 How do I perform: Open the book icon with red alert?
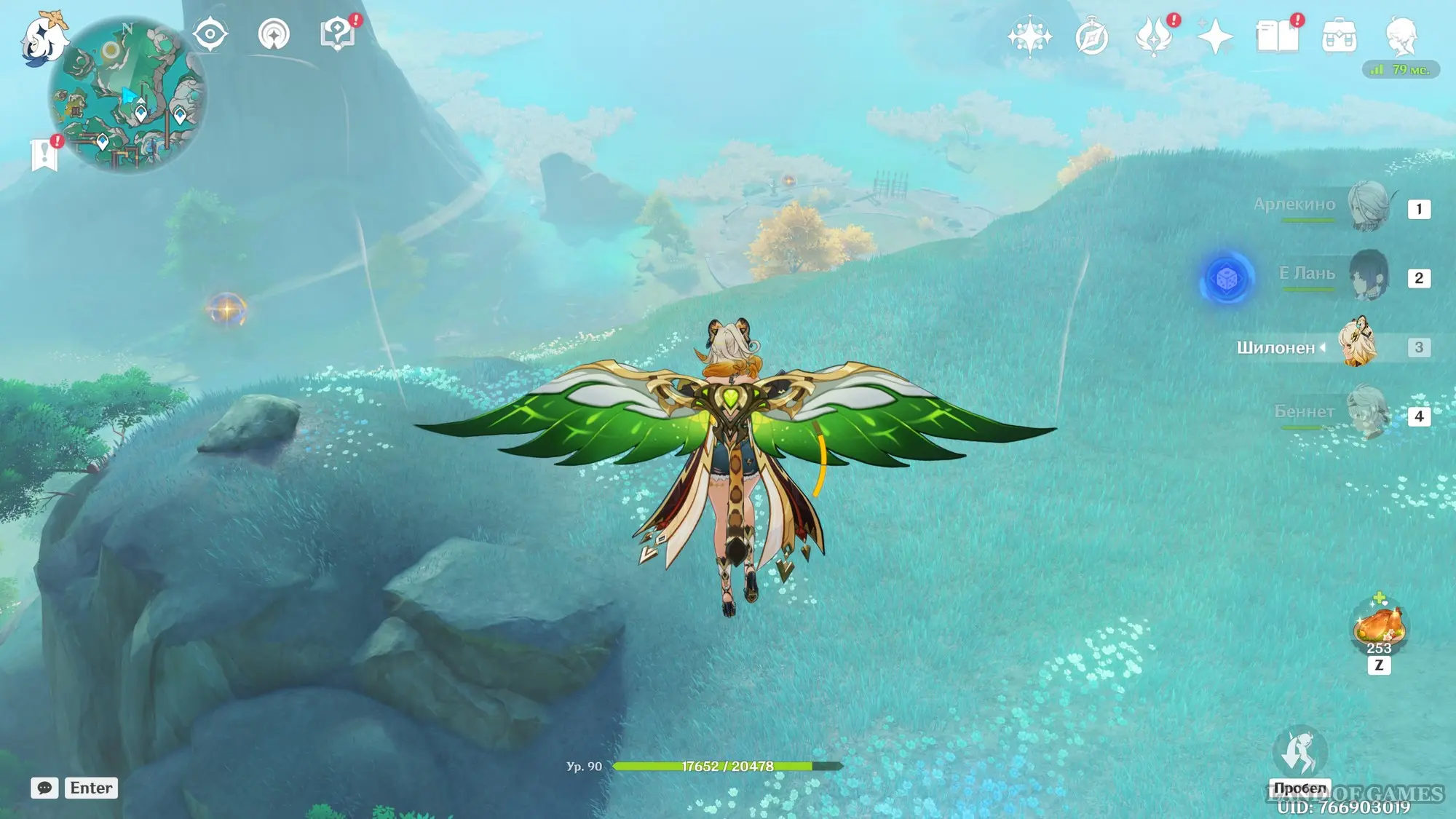coord(1277,36)
